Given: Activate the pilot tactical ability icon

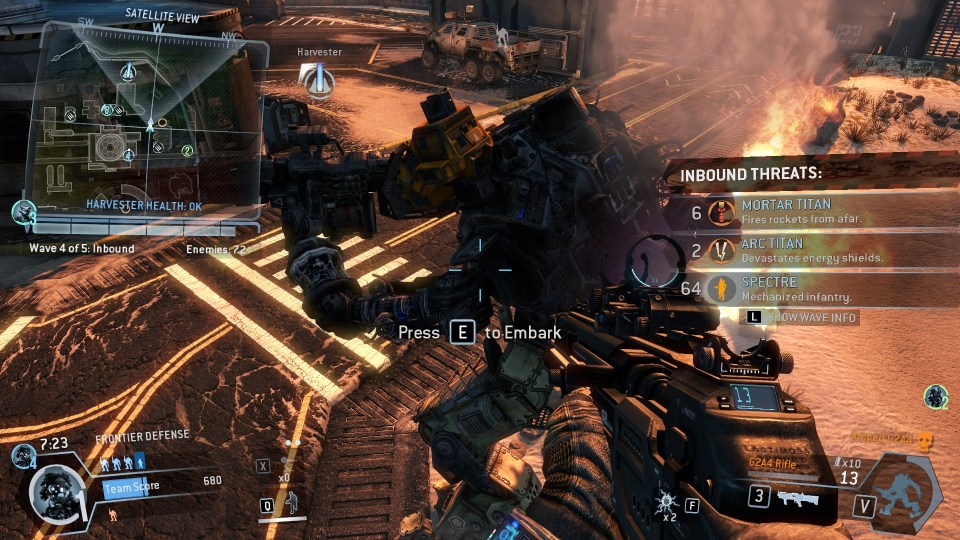Looking at the screenshot, I should click(x=290, y=500).
